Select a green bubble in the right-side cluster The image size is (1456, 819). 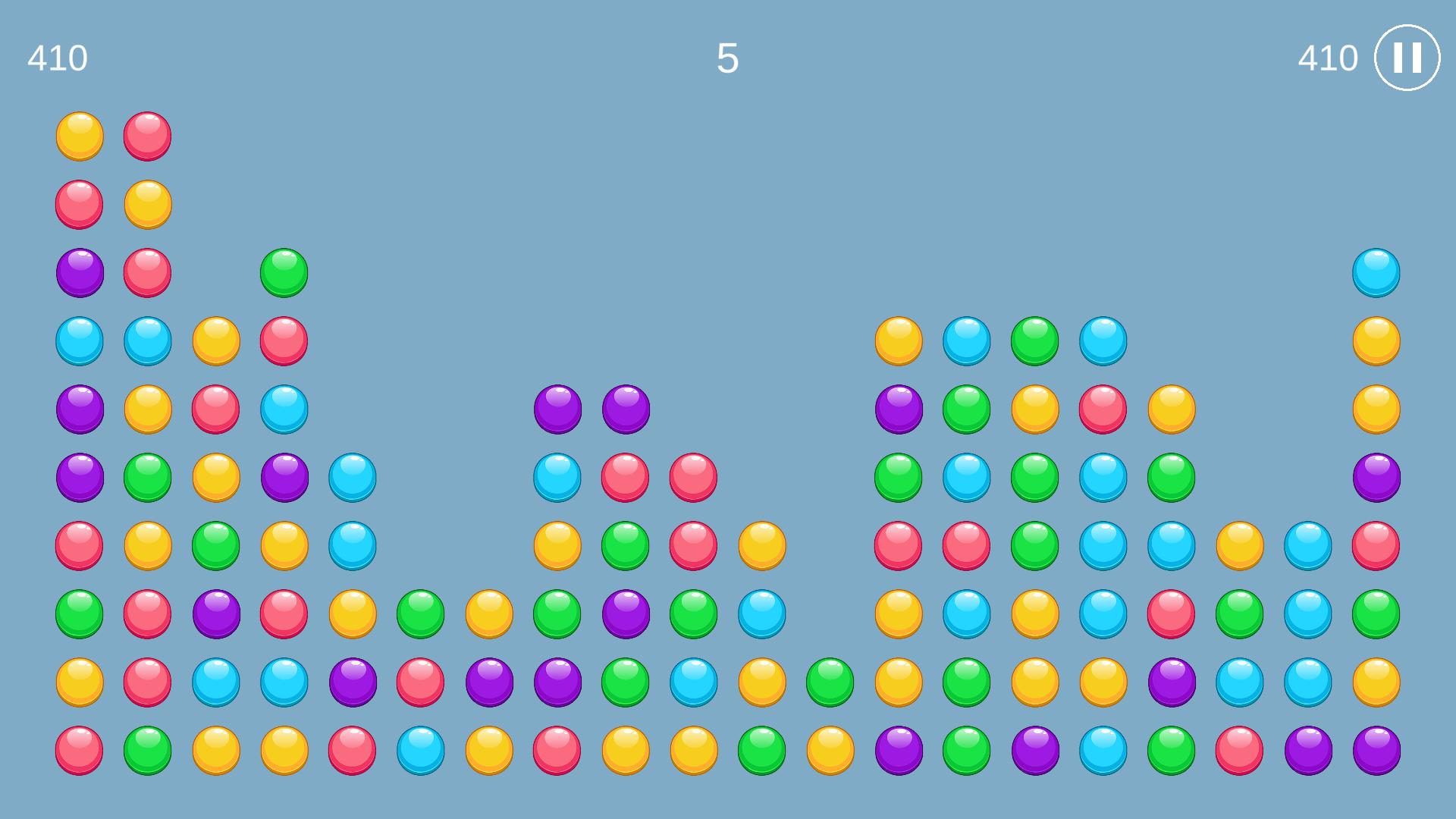click(x=1034, y=340)
